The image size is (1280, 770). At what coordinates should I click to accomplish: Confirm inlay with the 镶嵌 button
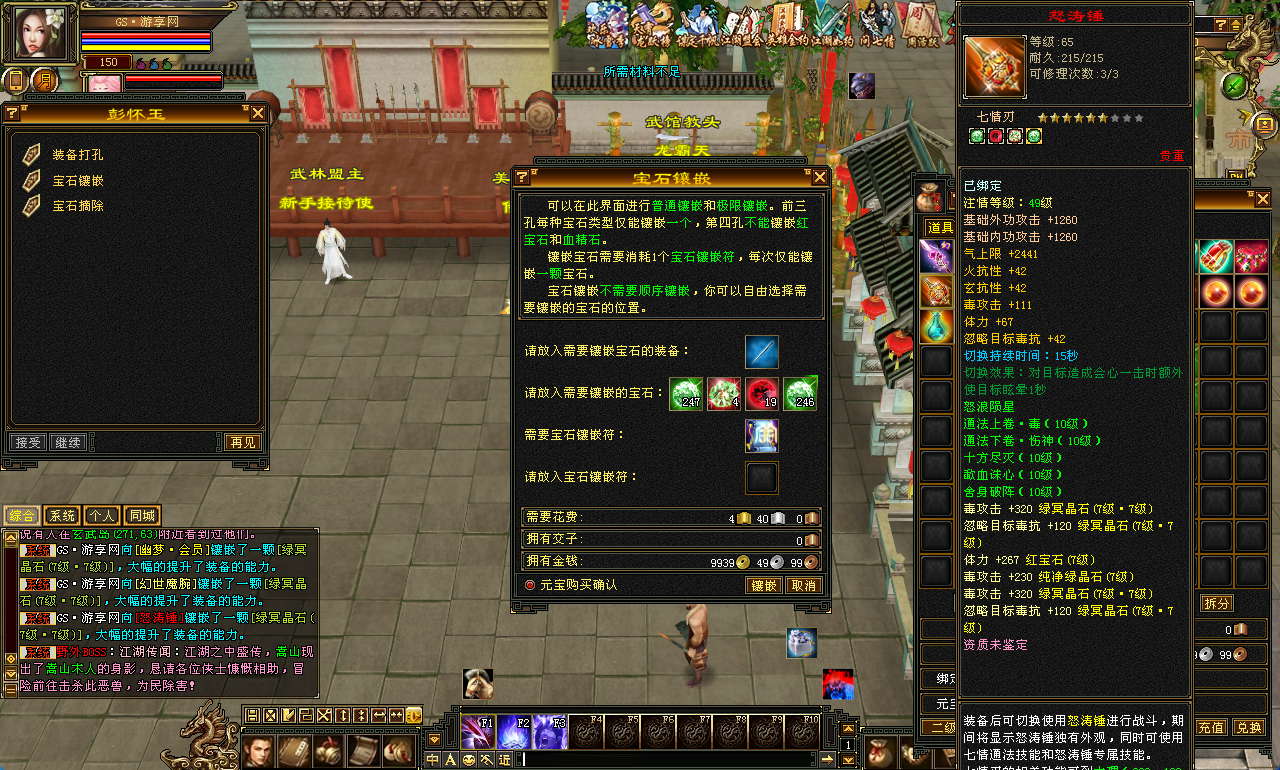coord(764,585)
